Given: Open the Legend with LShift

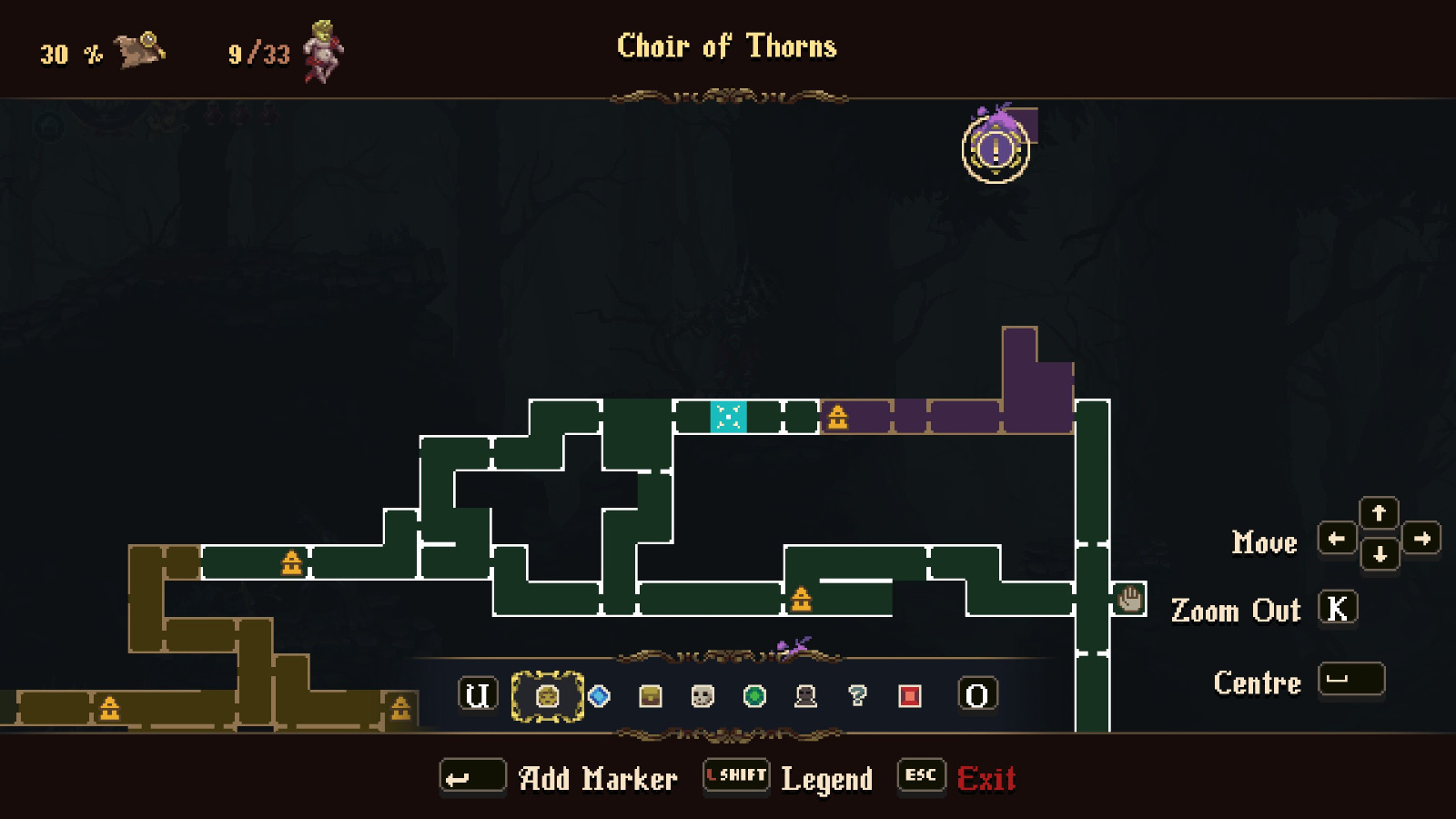Looking at the screenshot, I should tap(735, 775).
